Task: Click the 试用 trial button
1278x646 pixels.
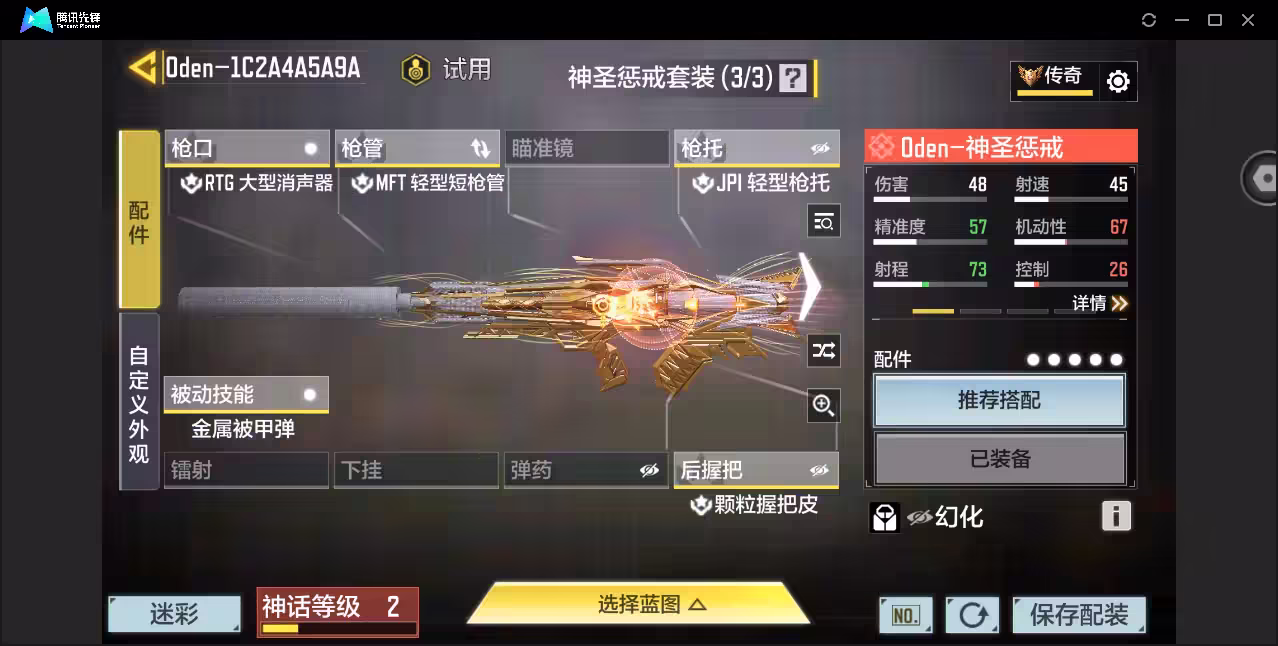Action: (x=447, y=69)
